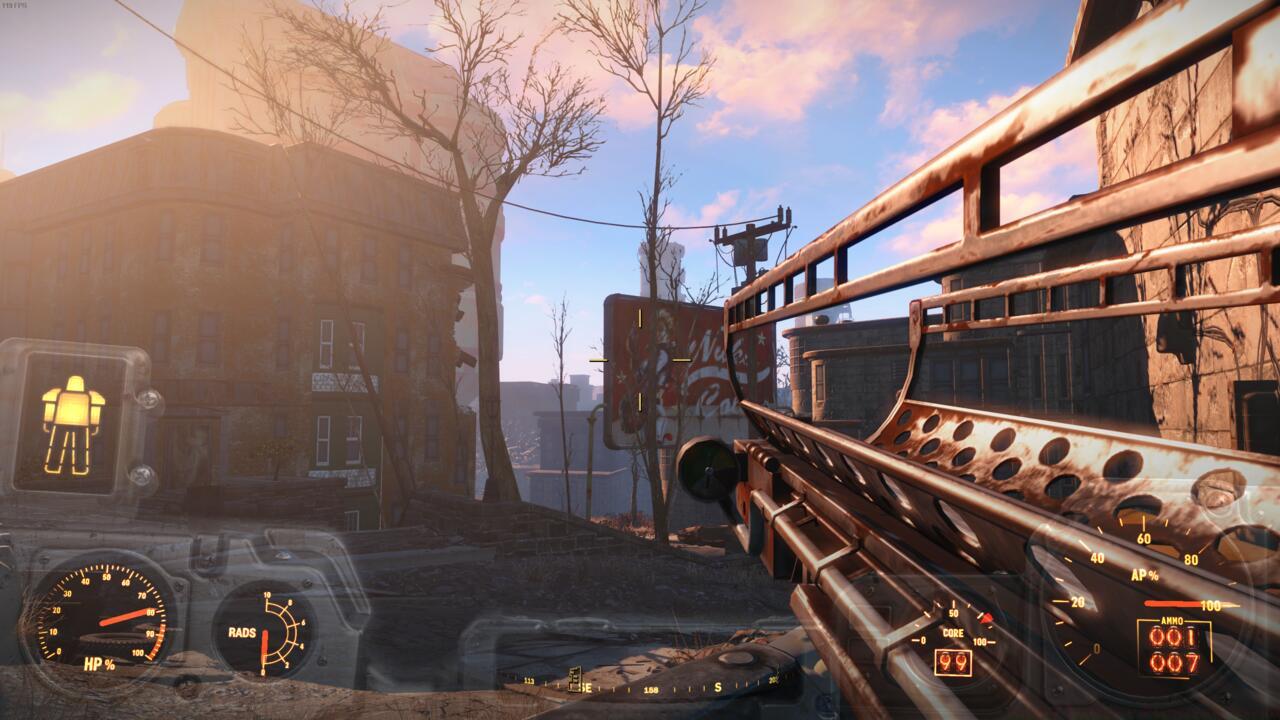The width and height of the screenshot is (1280, 720).
Task: Click the SE marker on the compass strip
Action: point(585,686)
